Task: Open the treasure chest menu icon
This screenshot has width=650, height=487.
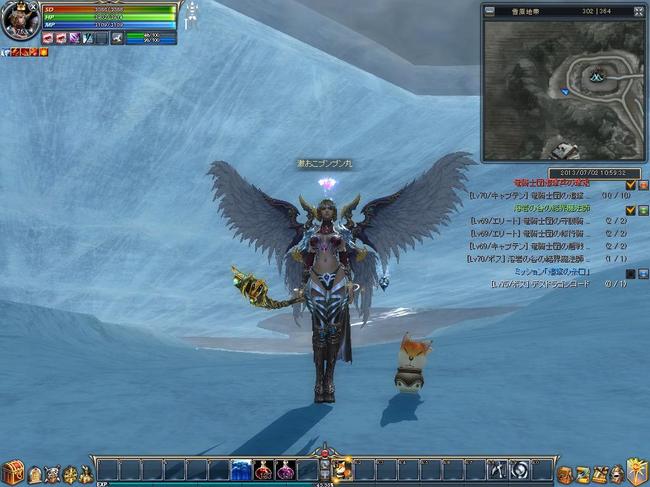Action: point(12,472)
